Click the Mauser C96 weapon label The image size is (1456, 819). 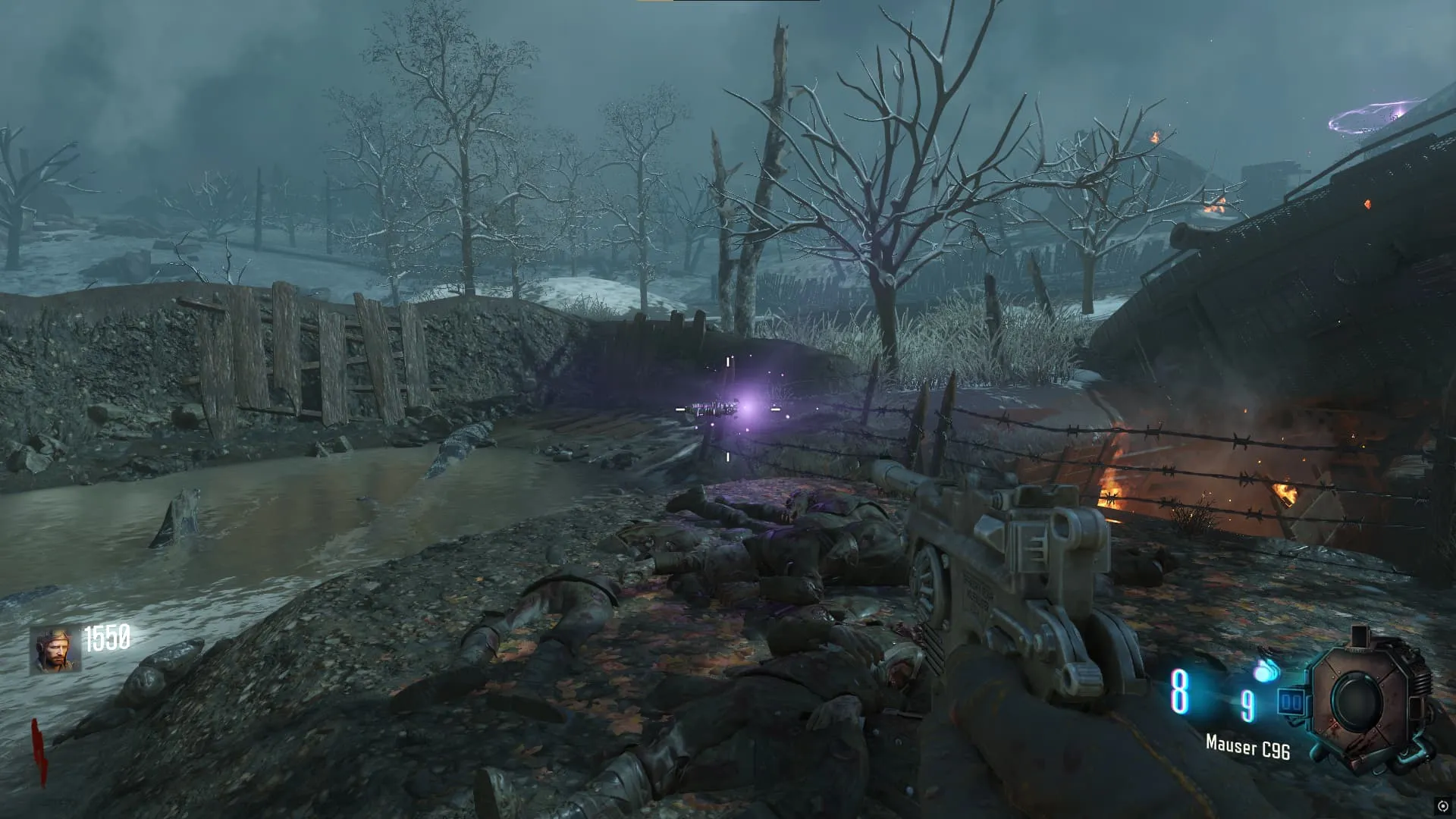tap(1247, 748)
